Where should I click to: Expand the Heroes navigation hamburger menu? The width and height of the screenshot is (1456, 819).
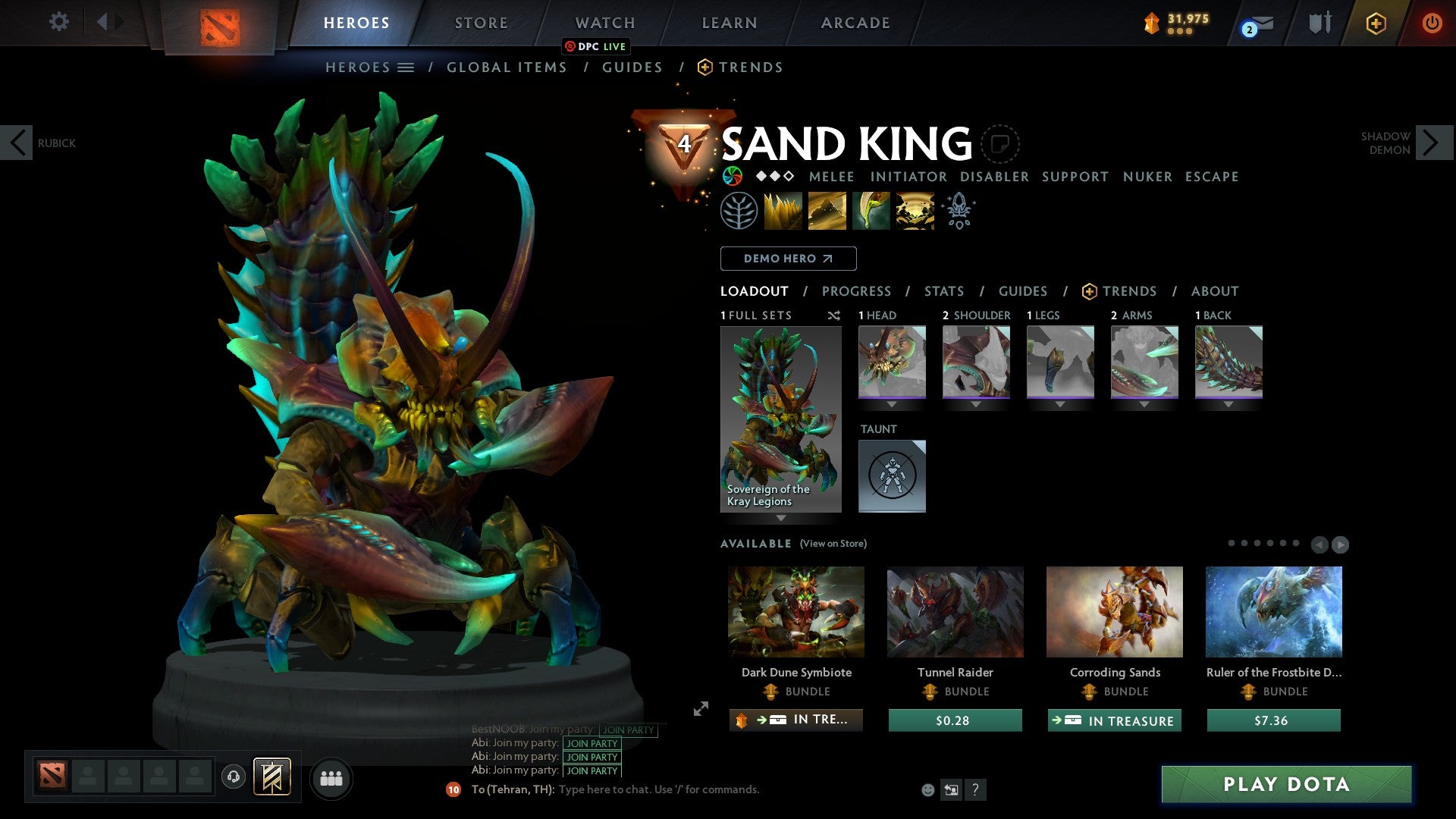406,67
